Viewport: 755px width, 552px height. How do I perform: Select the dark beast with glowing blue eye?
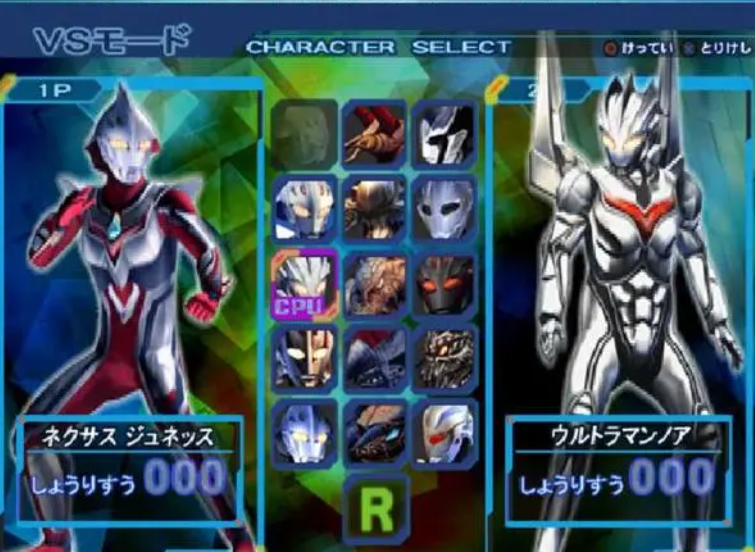coord(375,434)
